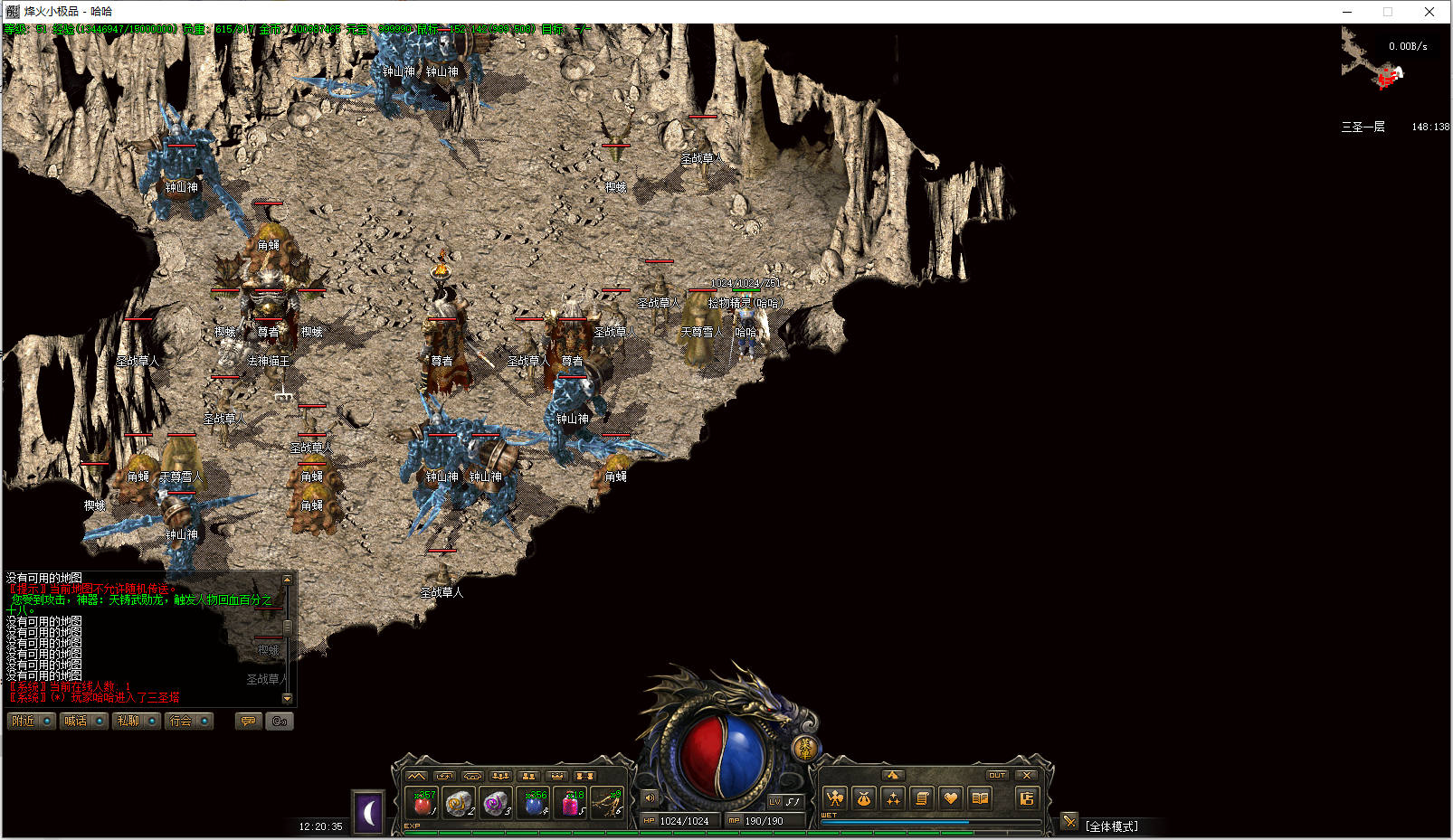The image size is (1453, 840).
Task: Switch attack mode via the 全体模式 sword icon
Action: (1069, 822)
